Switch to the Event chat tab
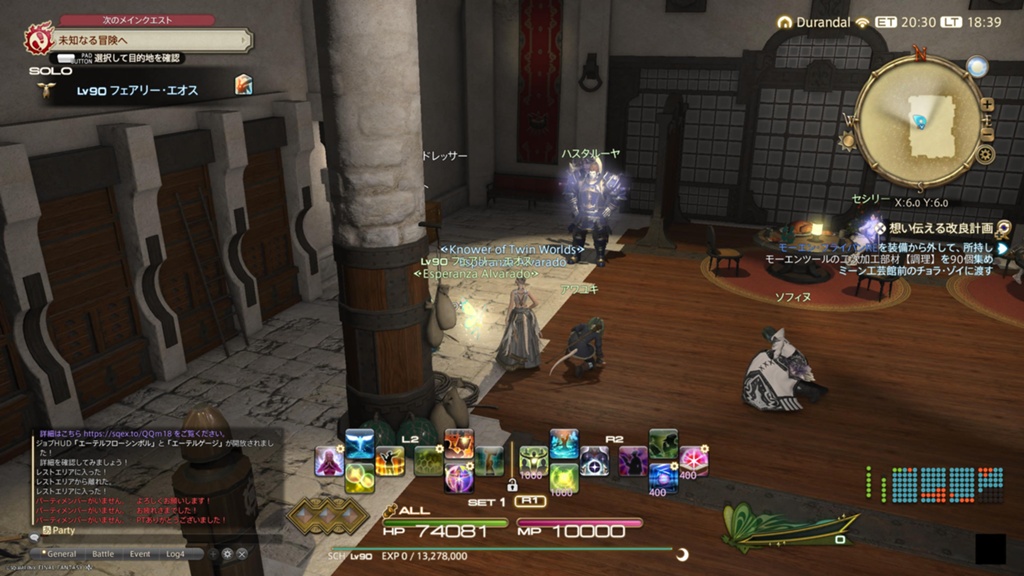The height and width of the screenshot is (576, 1024). pyautogui.click(x=140, y=553)
